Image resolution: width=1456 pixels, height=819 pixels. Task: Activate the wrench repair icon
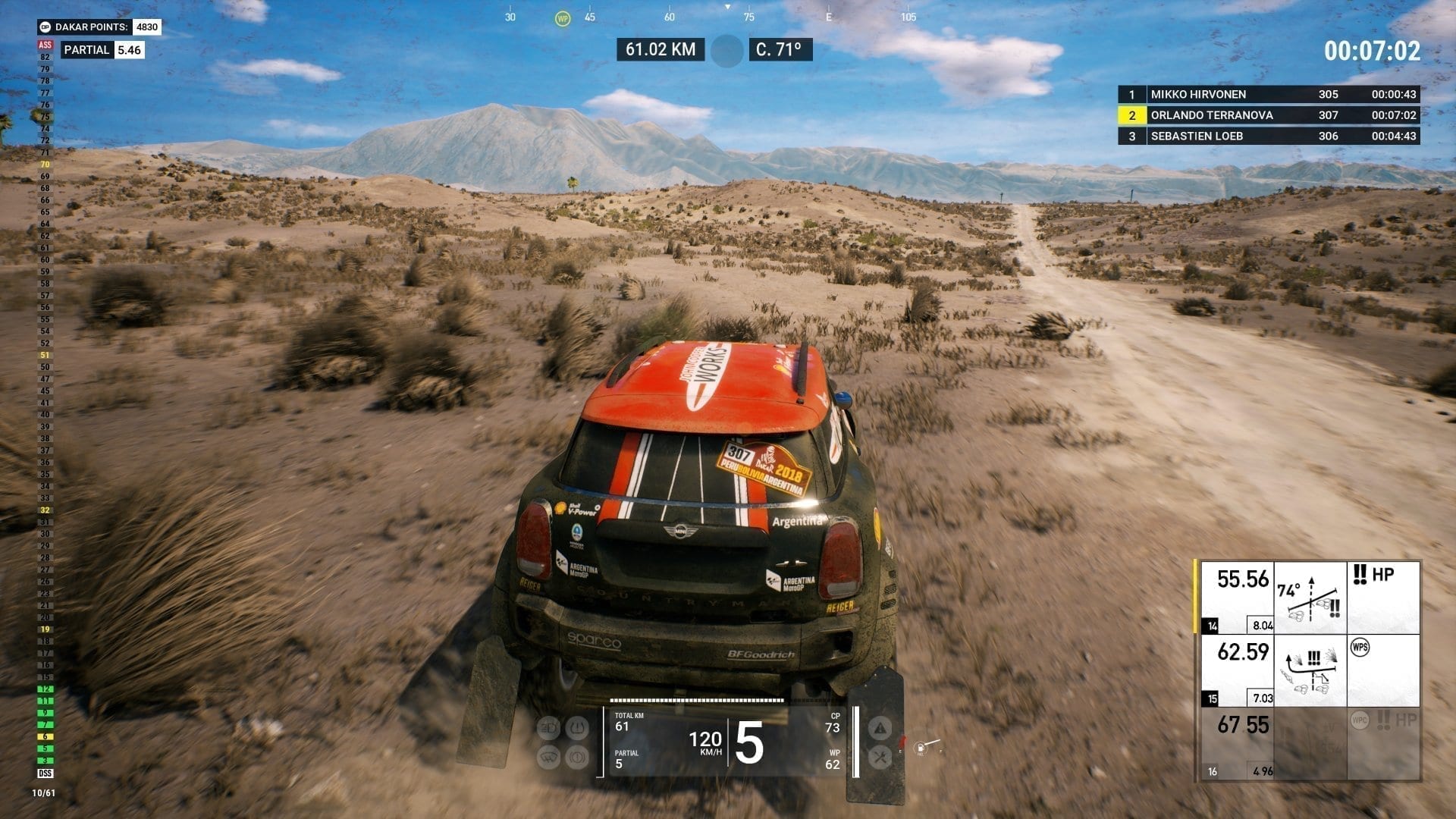880,757
